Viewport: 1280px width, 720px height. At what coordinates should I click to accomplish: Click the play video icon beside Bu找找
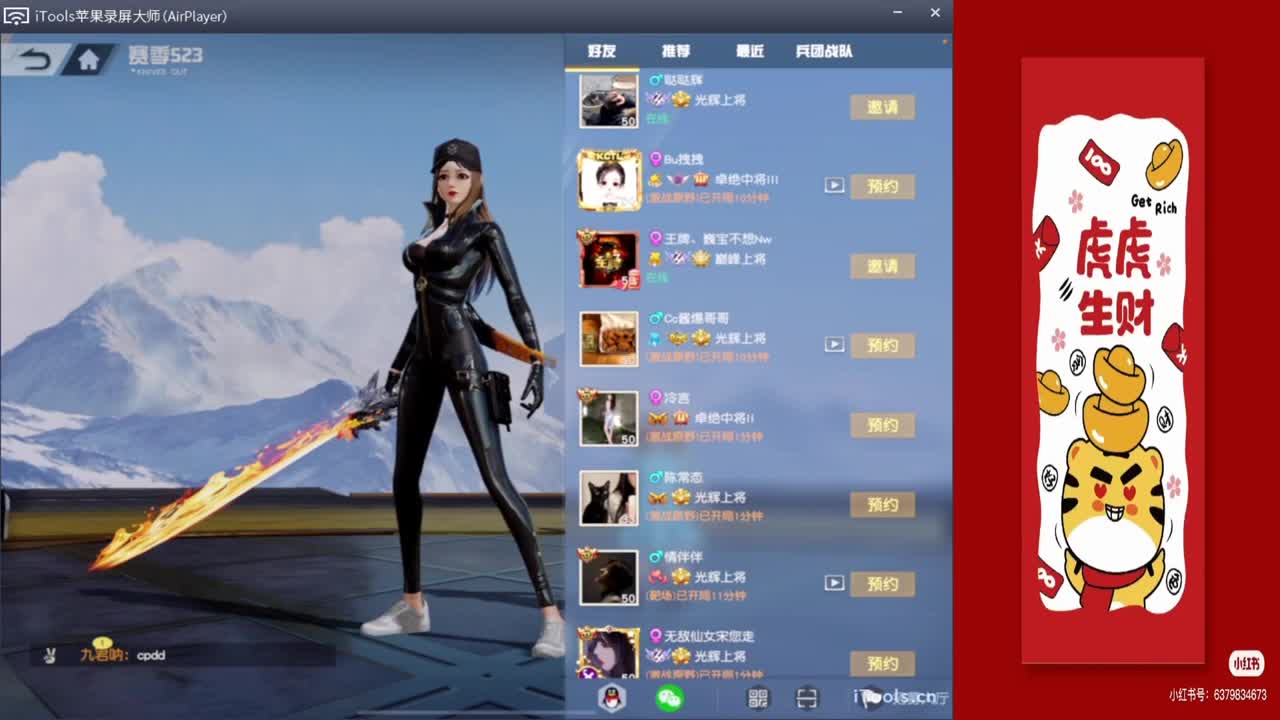coord(835,185)
